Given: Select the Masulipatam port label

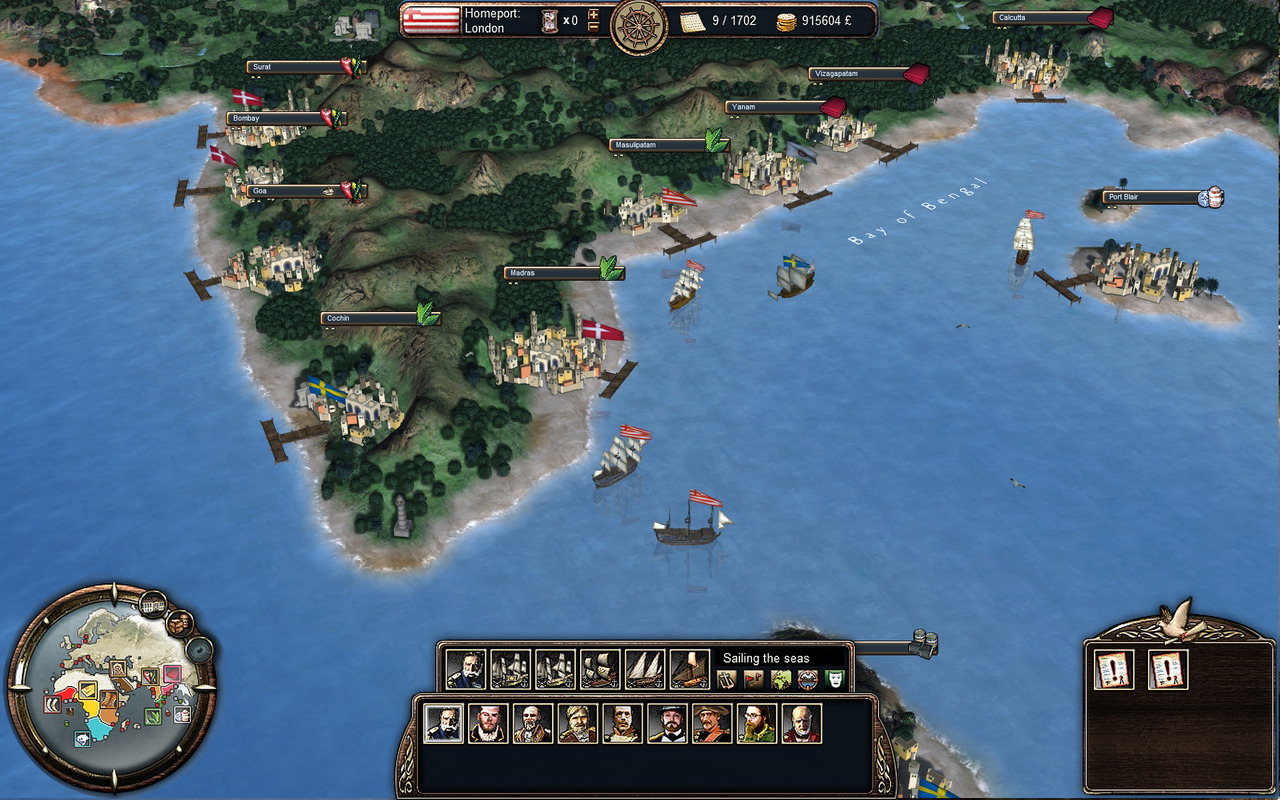Looking at the screenshot, I should [656, 145].
